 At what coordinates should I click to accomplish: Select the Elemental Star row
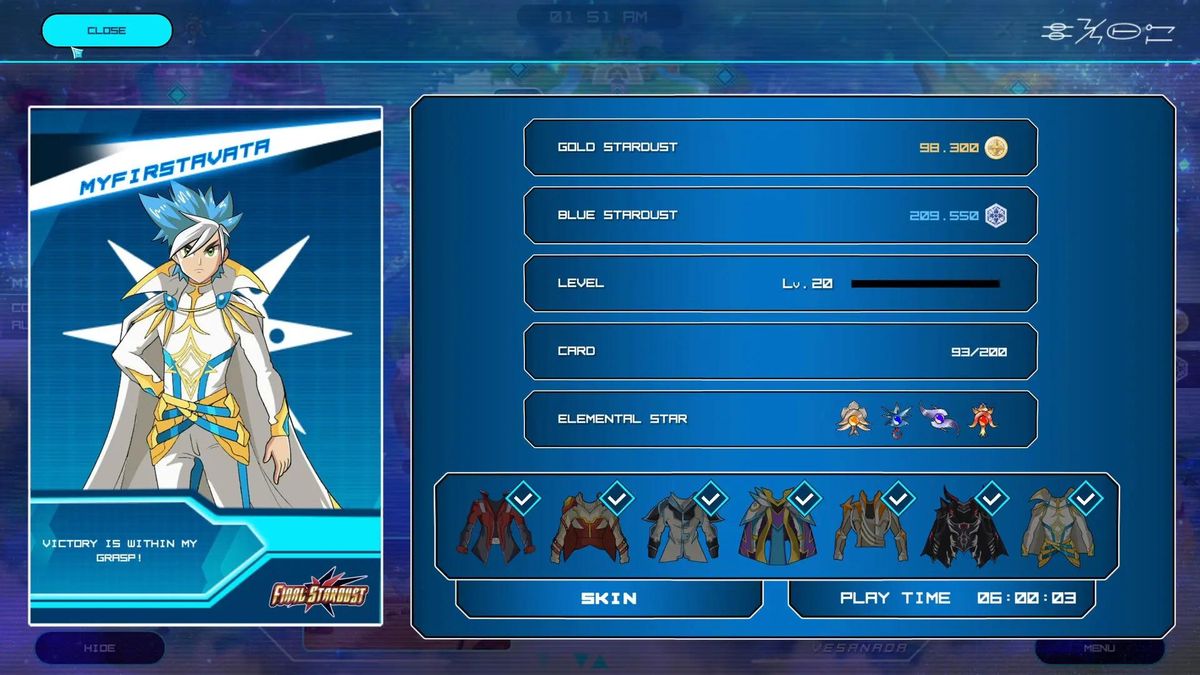(x=780, y=419)
